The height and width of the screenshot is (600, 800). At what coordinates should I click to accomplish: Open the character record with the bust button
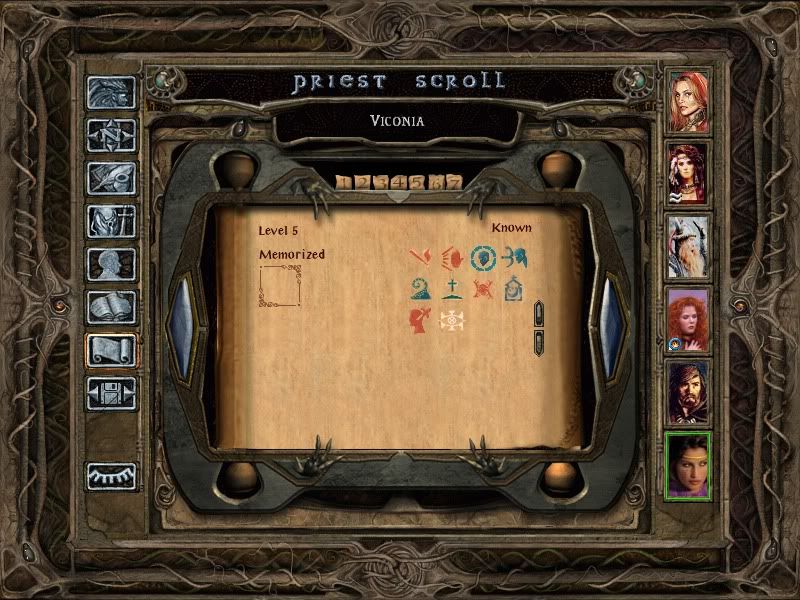[x=112, y=264]
